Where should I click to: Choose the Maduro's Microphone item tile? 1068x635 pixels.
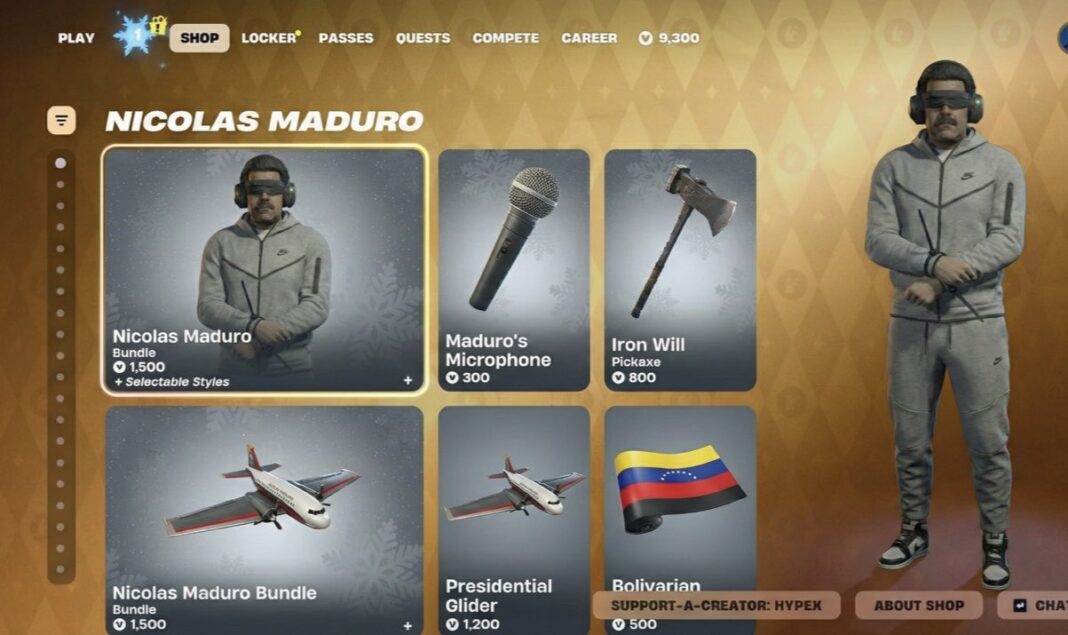click(x=514, y=268)
